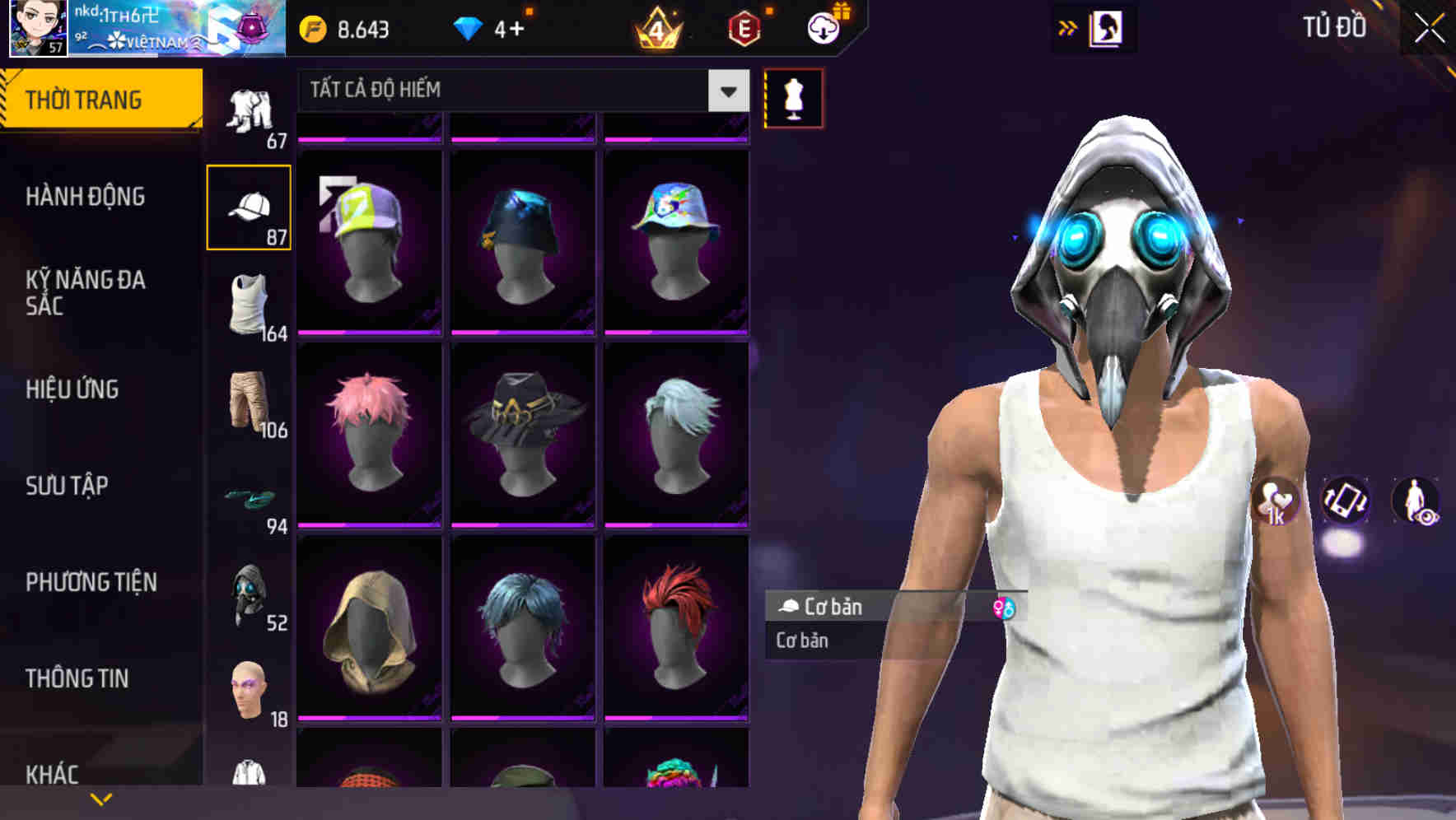Open the cloud download gift icon
1456x820 pixels.
pos(822,27)
